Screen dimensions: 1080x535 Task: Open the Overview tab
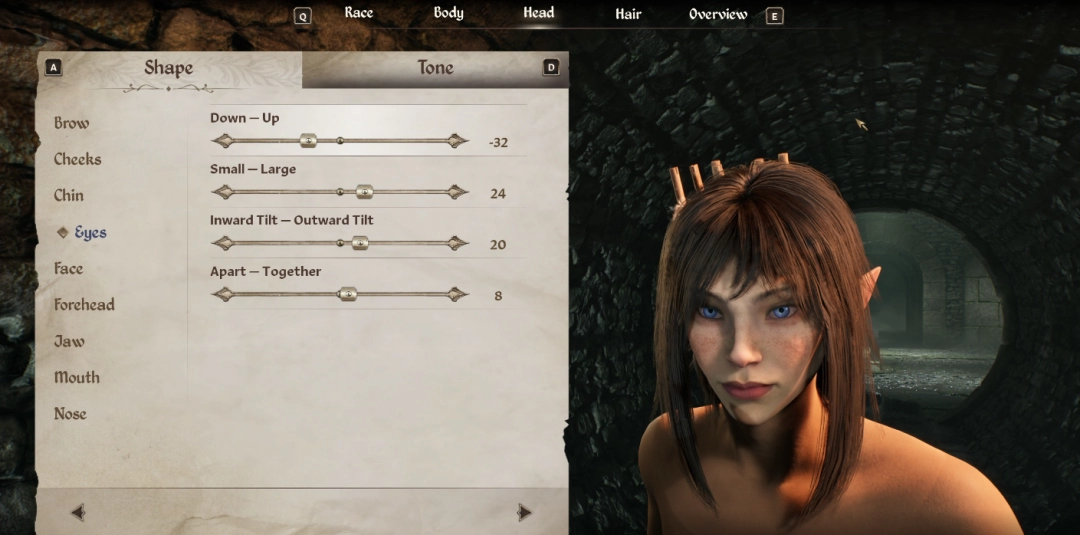[x=718, y=14]
